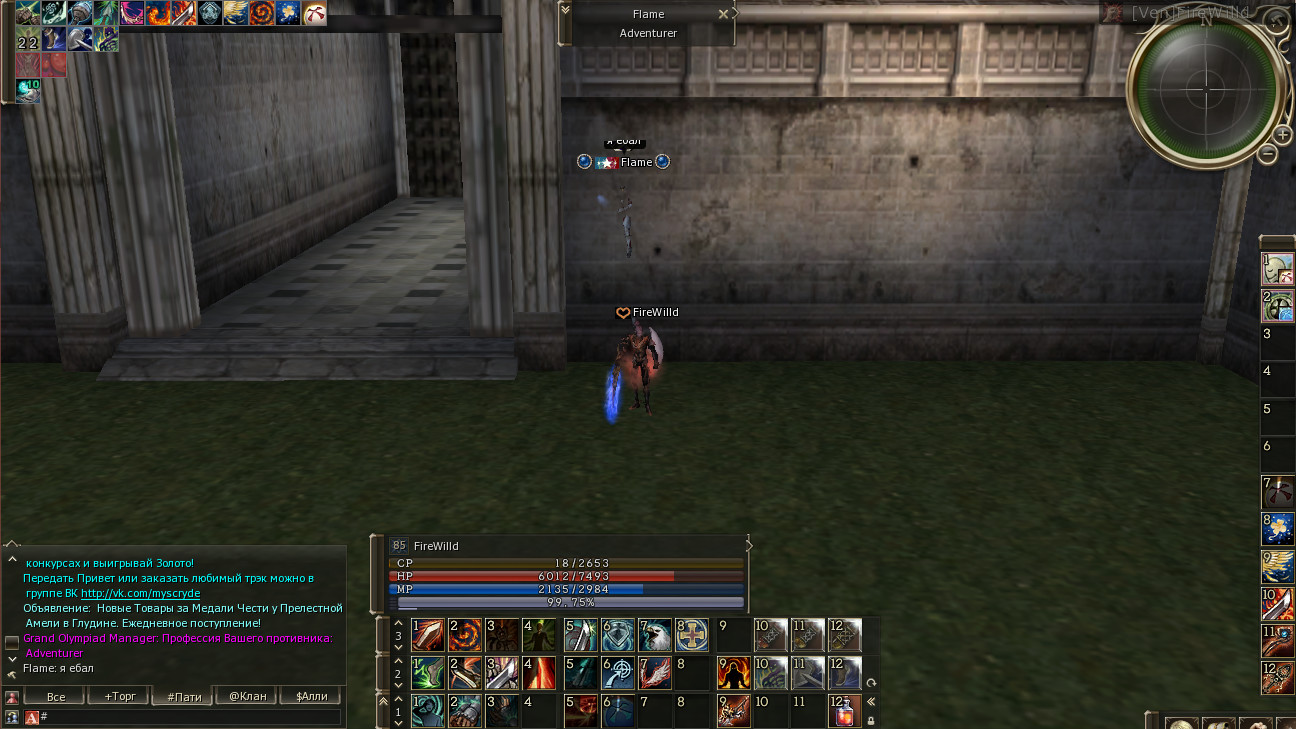This screenshot has width=1296, height=729.
Task: Select the sword skill in hotbar slot 1
Action: click(x=428, y=635)
